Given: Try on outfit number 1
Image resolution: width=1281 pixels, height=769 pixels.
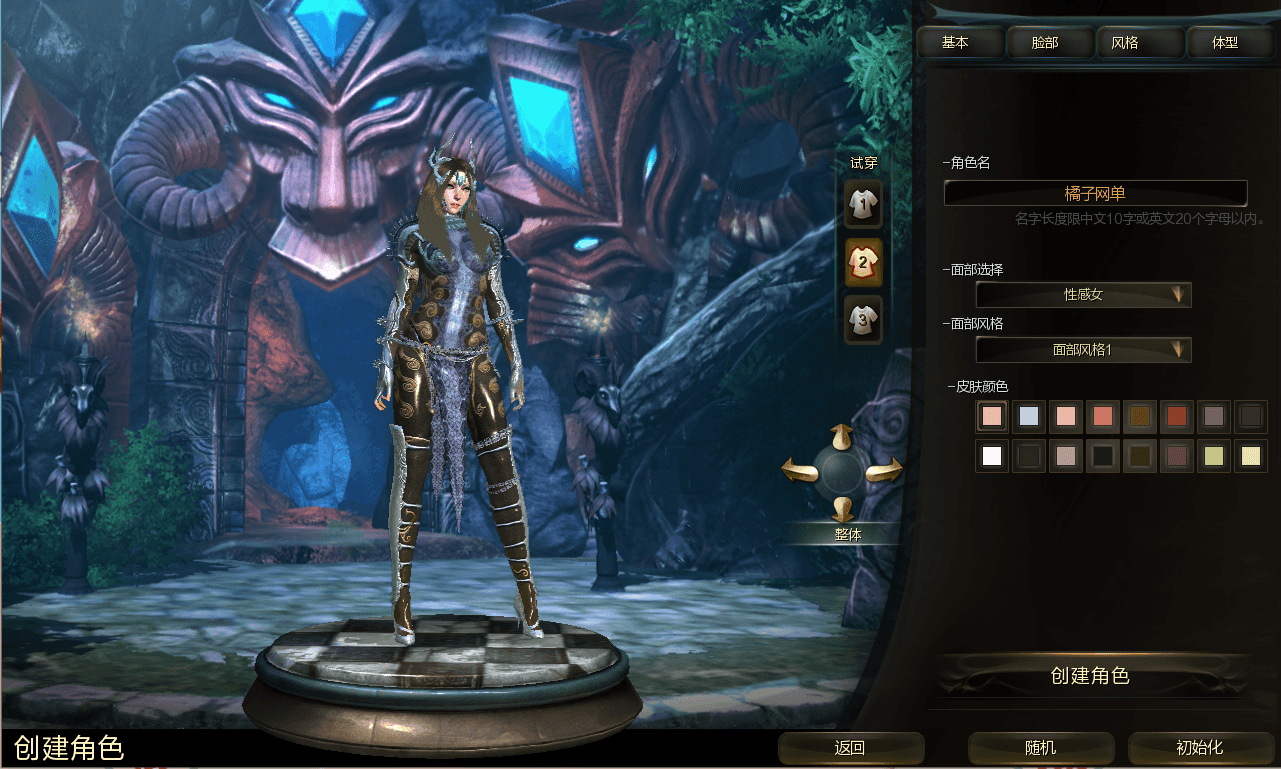Looking at the screenshot, I should click(863, 205).
